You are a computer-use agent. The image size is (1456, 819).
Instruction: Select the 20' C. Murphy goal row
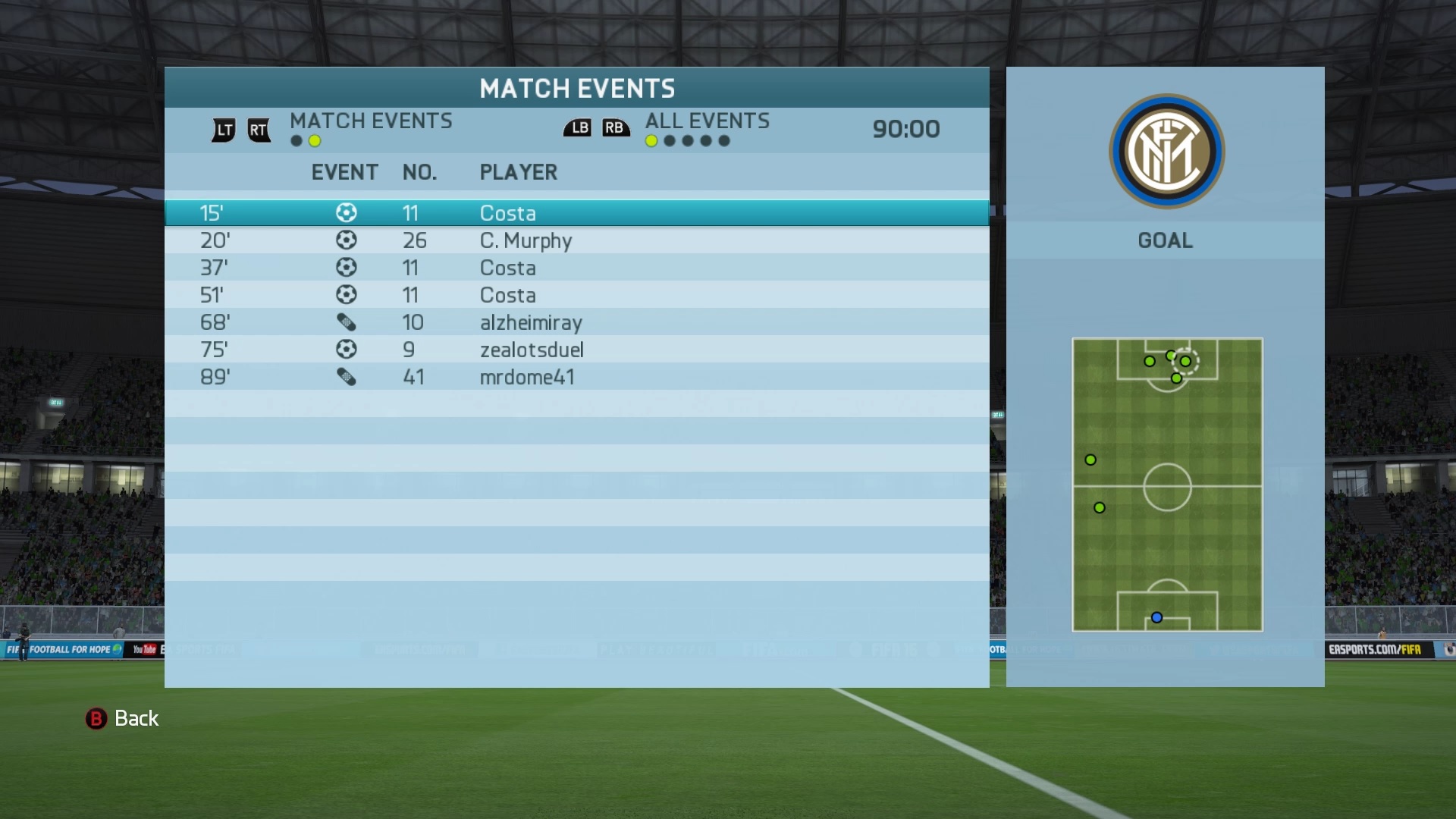[576, 240]
